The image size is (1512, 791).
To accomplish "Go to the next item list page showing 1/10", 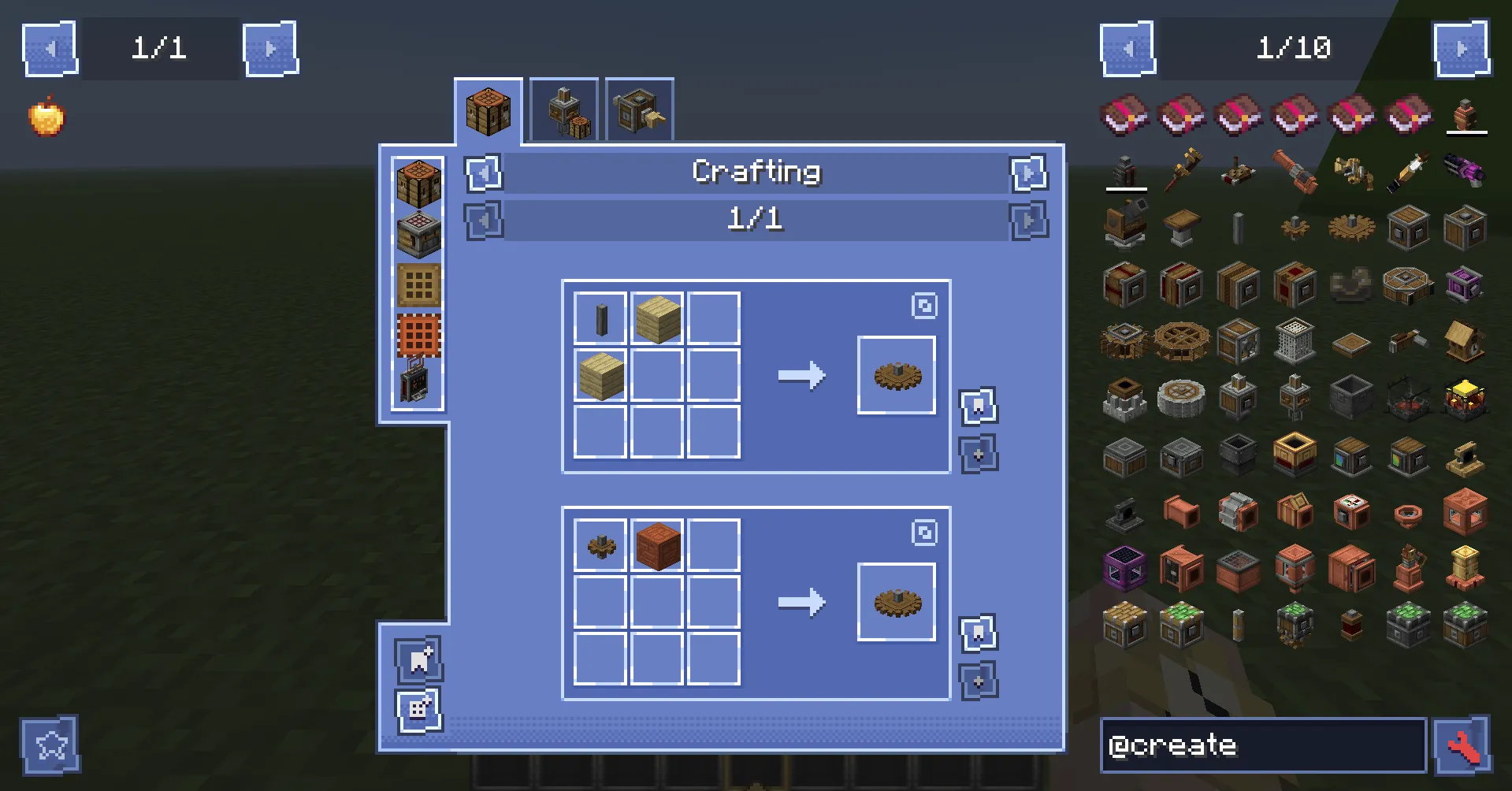I will click(1462, 48).
